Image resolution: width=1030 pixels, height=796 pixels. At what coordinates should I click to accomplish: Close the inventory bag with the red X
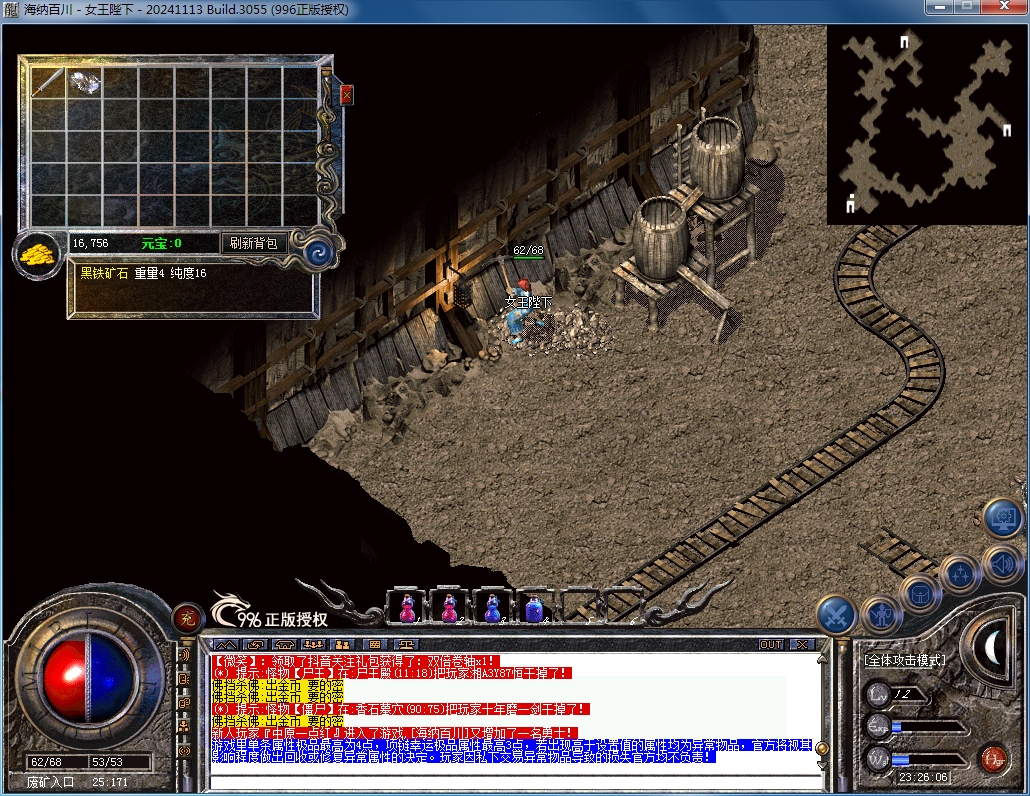(347, 95)
